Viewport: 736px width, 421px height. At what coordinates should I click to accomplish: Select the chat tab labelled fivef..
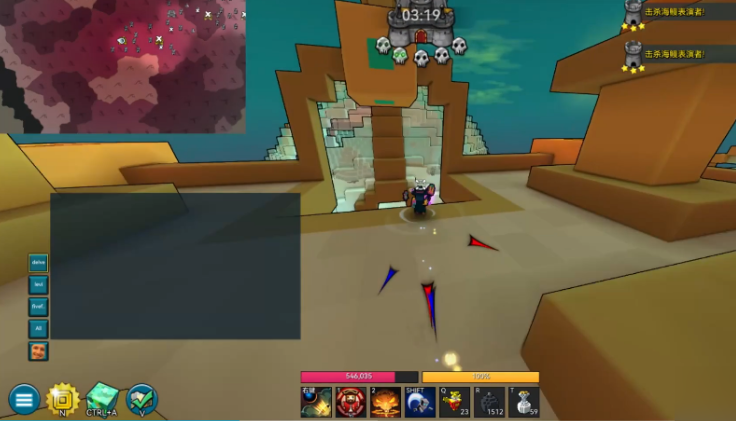(38, 307)
